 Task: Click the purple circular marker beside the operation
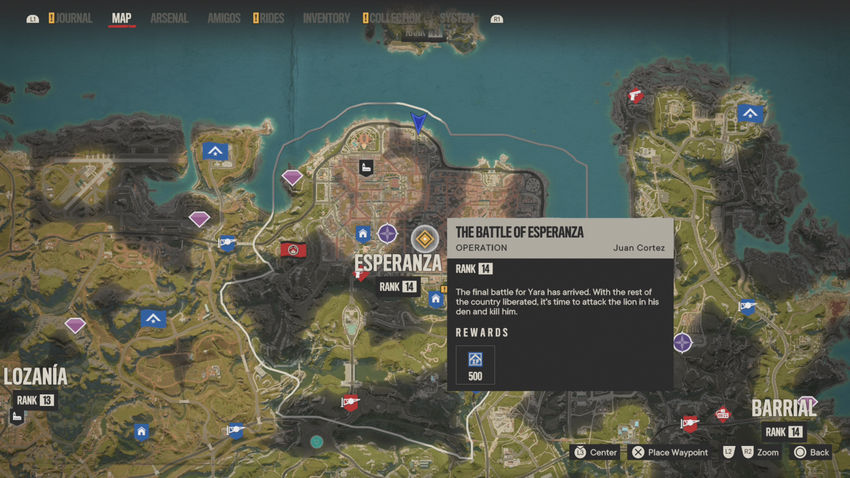click(x=388, y=234)
